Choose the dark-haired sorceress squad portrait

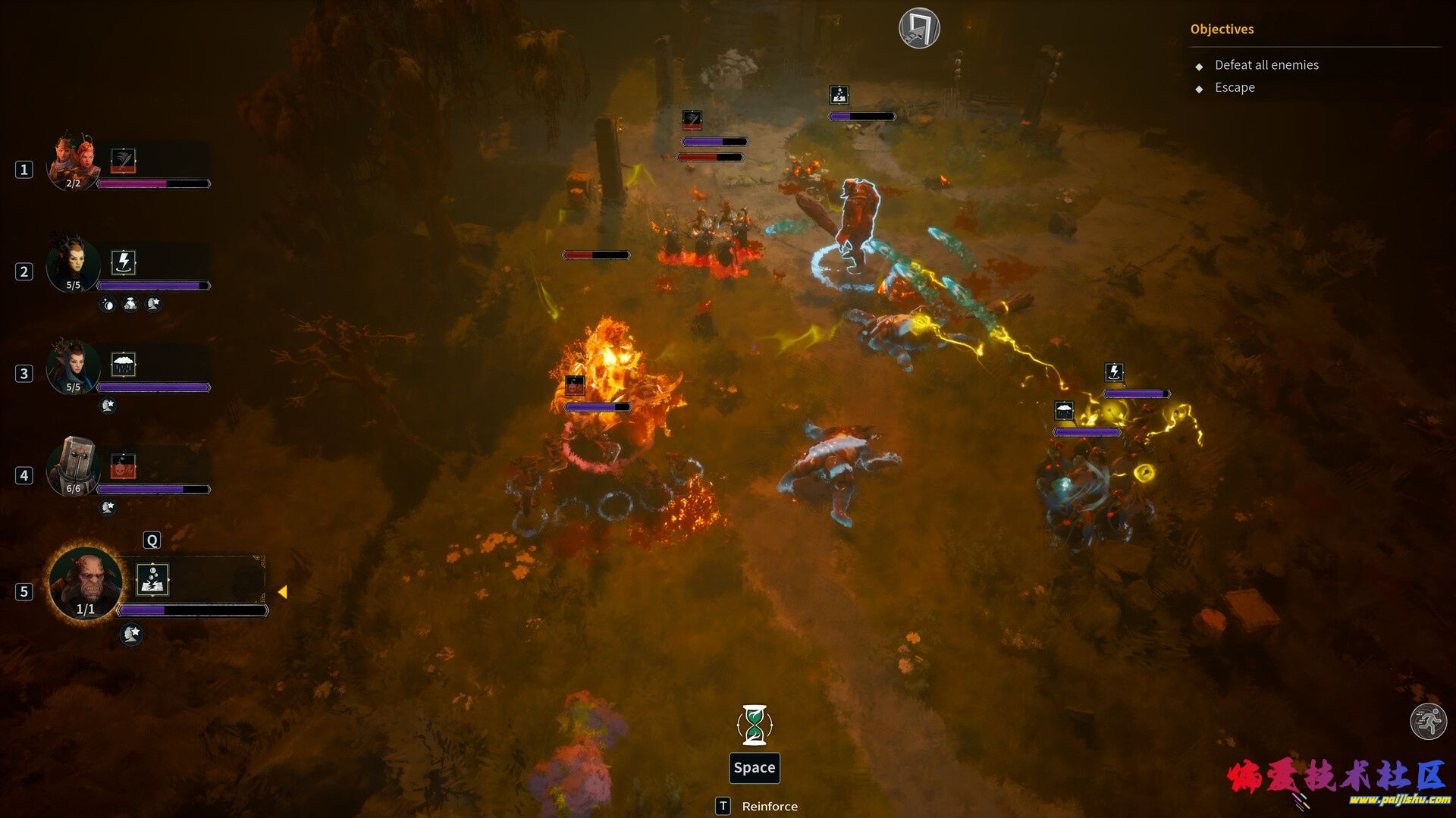click(x=74, y=366)
